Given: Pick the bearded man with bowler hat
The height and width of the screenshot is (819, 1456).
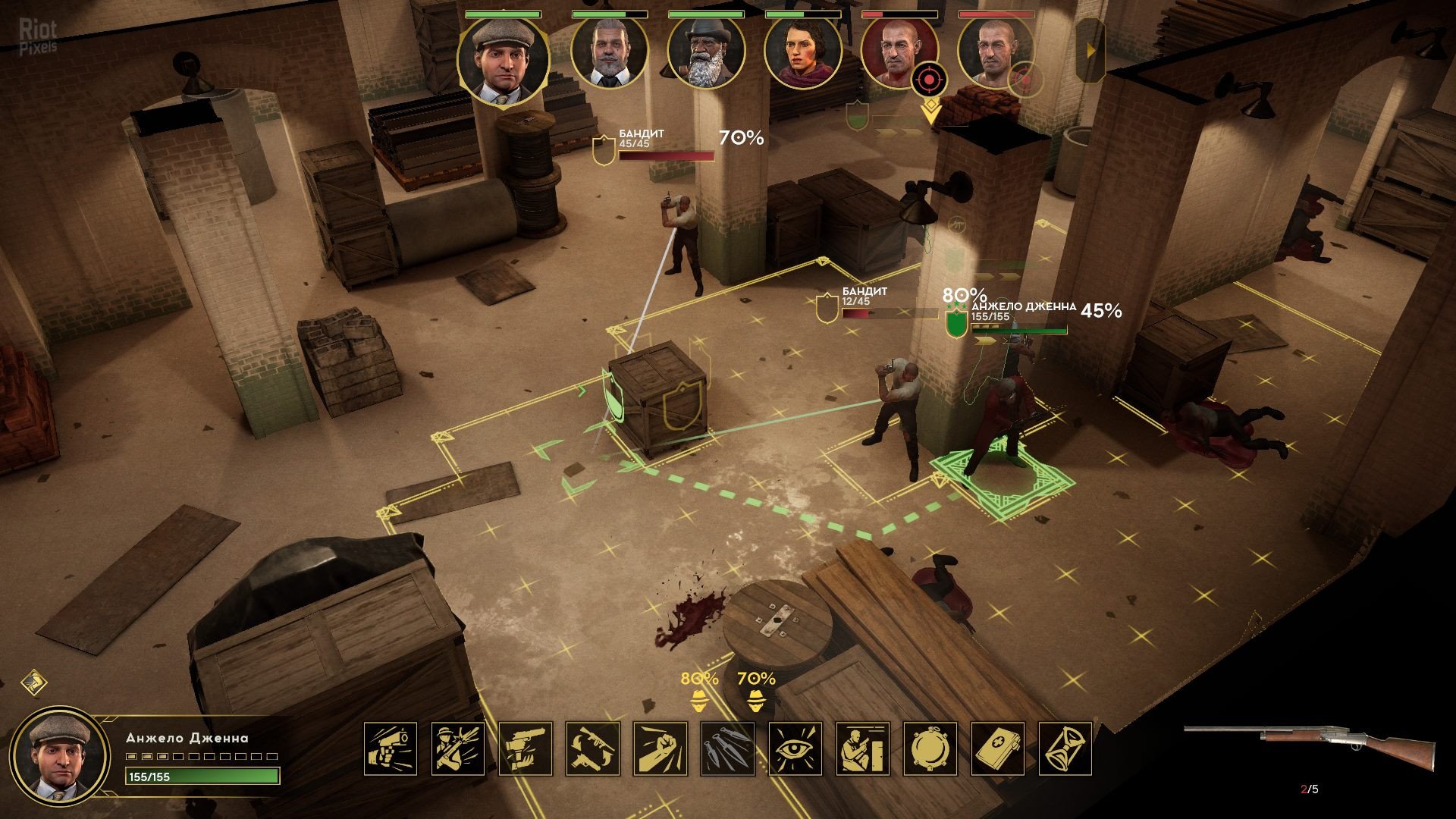Looking at the screenshot, I should [705, 53].
